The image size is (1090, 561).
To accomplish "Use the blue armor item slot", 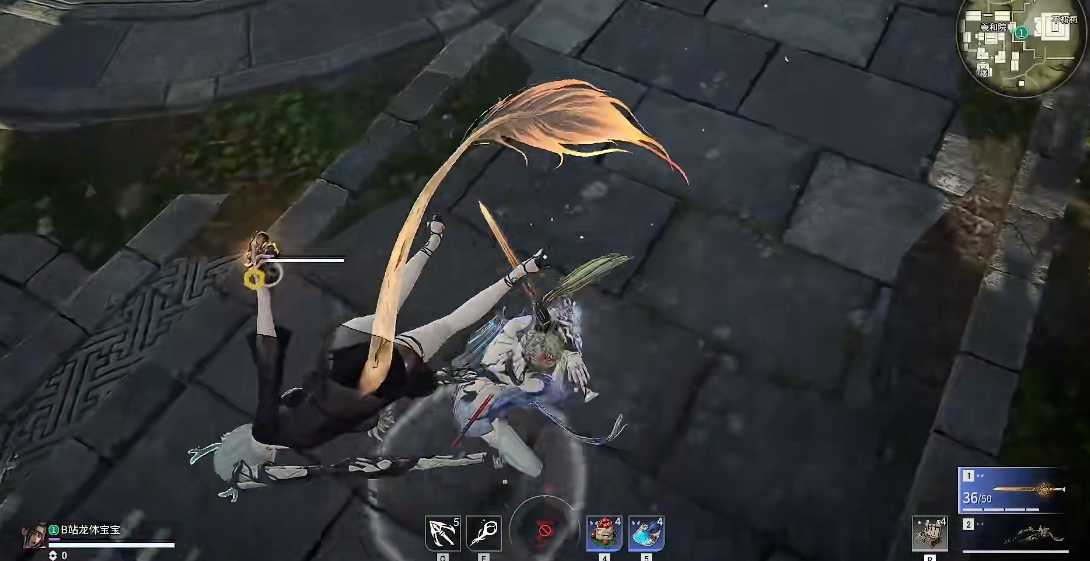I will (x=646, y=532).
